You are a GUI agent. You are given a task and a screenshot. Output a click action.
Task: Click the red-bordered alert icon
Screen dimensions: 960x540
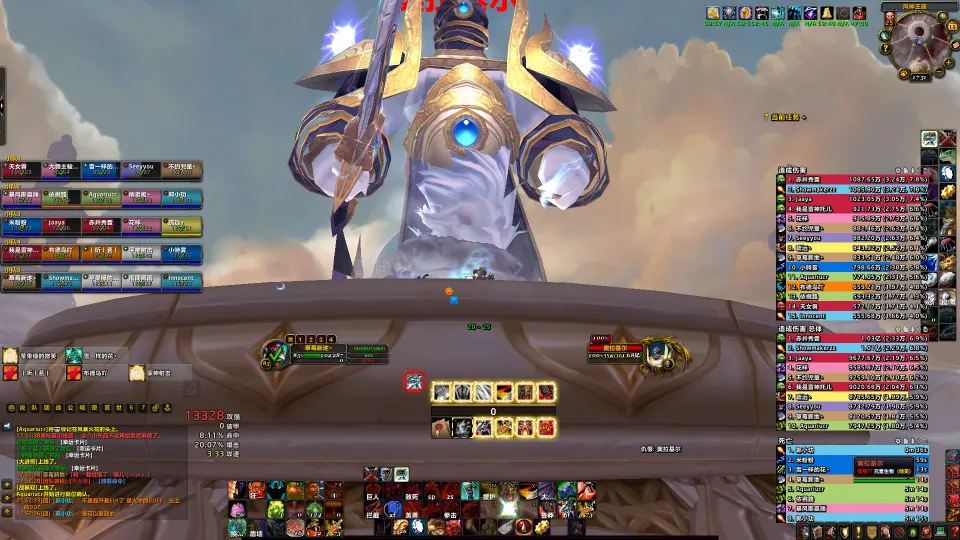point(413,381)
